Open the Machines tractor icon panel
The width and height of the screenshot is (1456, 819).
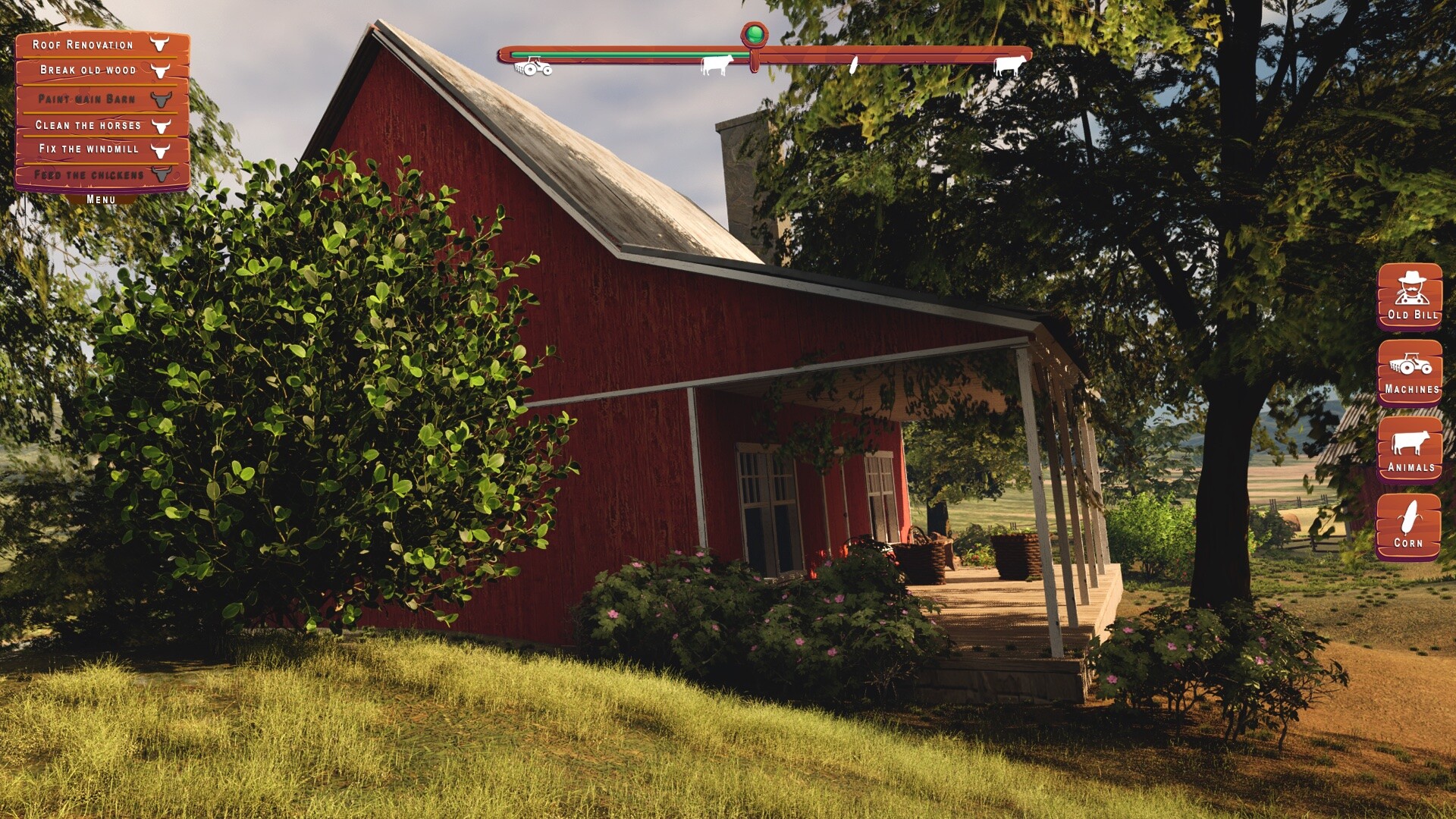click(1408, 374)
